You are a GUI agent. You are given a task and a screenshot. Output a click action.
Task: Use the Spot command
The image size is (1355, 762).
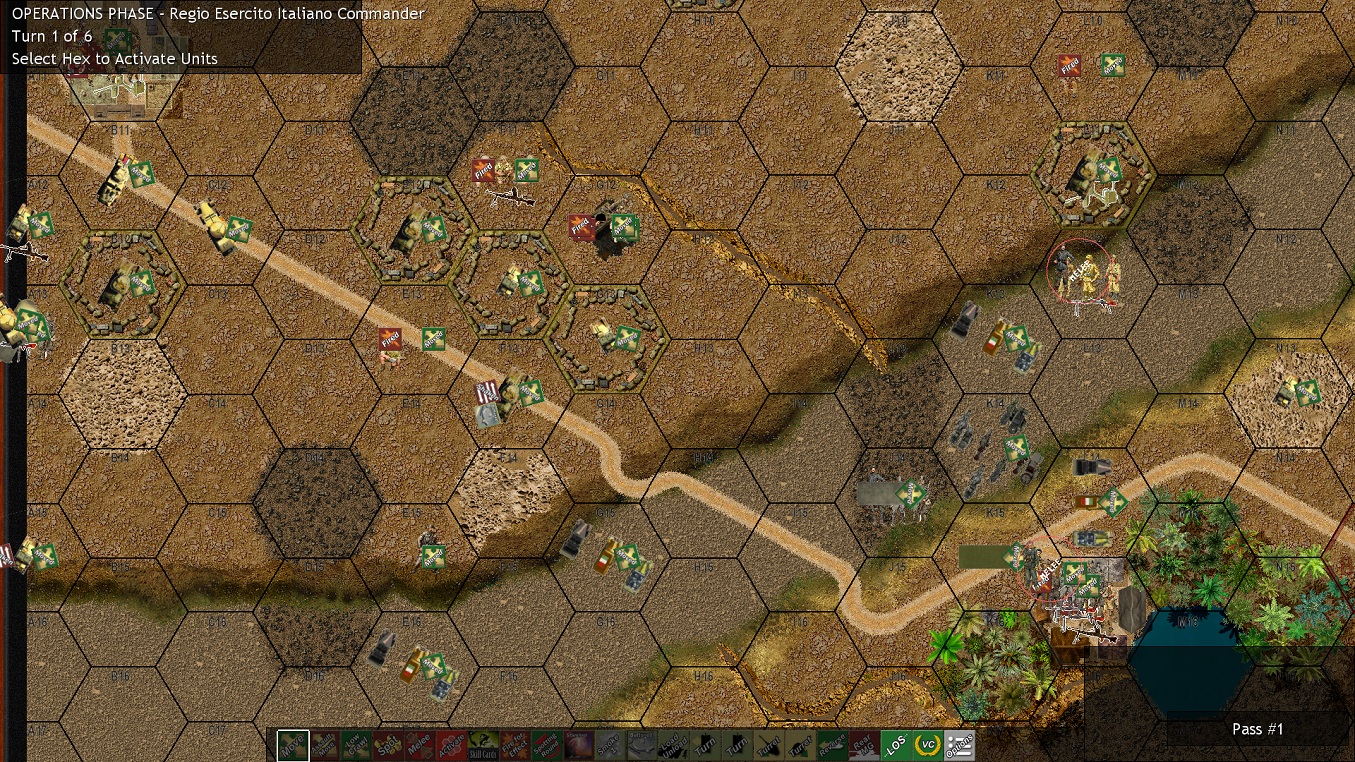click(386, 746)
